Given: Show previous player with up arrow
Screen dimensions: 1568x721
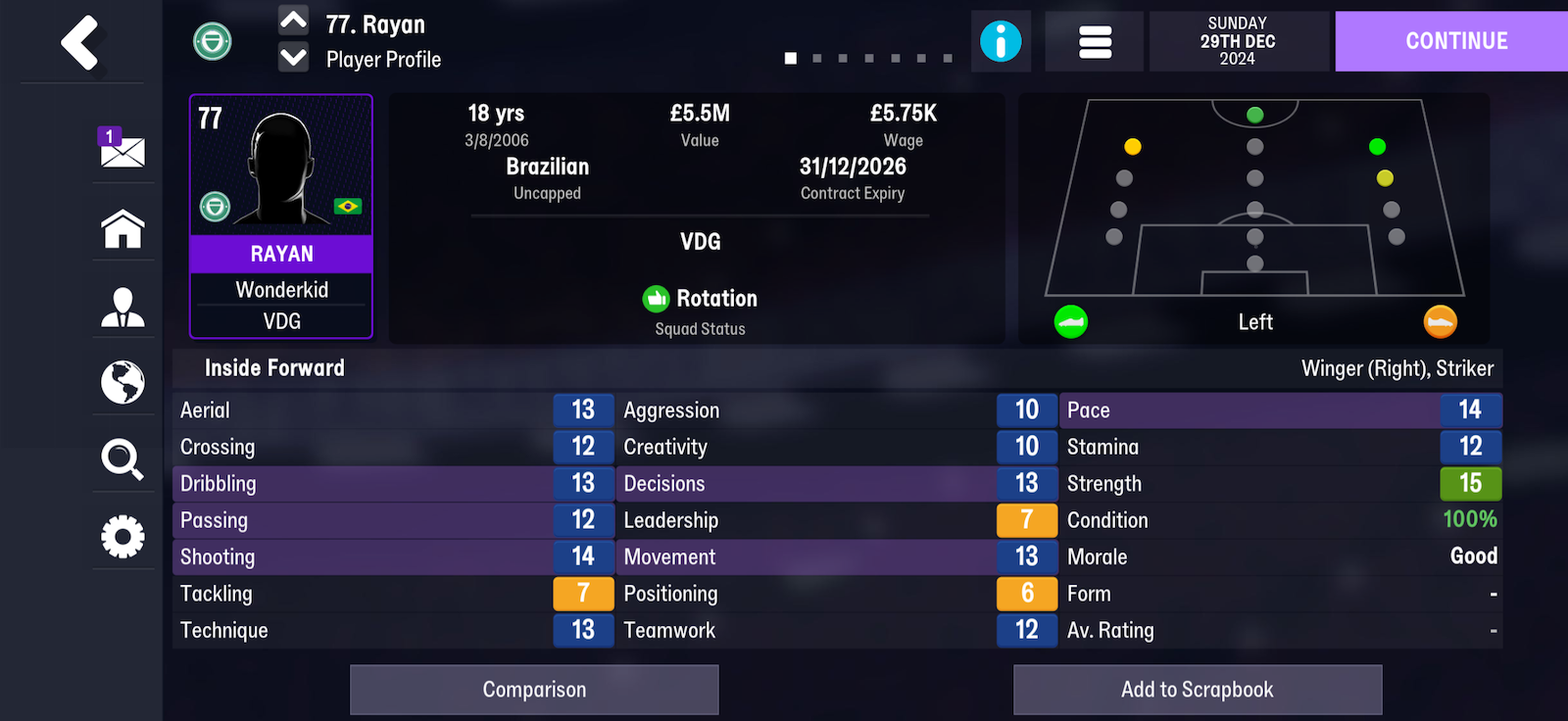Looking at the screenshot, I should pyautogui.click(x=294, y=21).
